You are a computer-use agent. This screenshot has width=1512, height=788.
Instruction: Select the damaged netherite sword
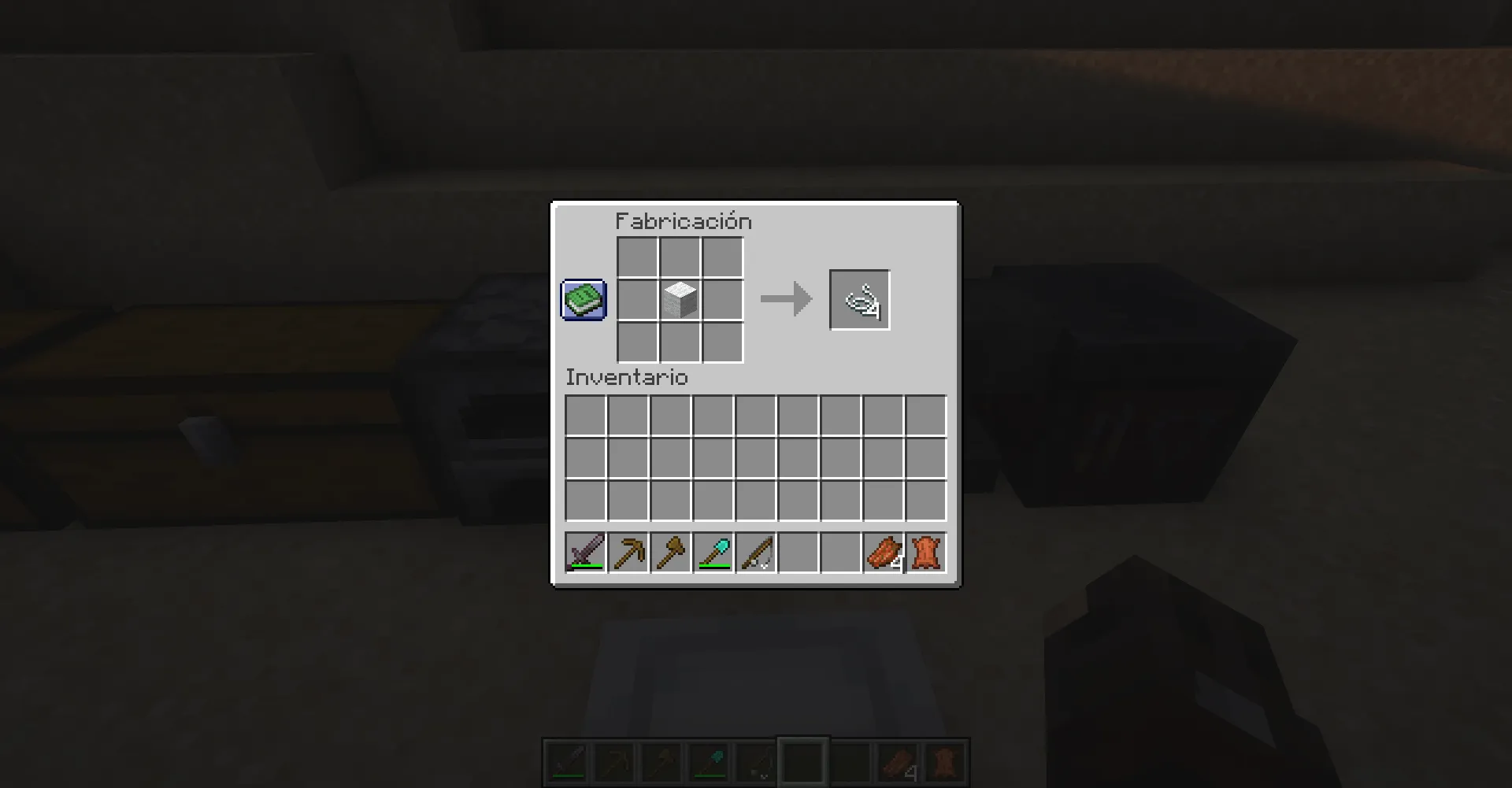(586, 553)
